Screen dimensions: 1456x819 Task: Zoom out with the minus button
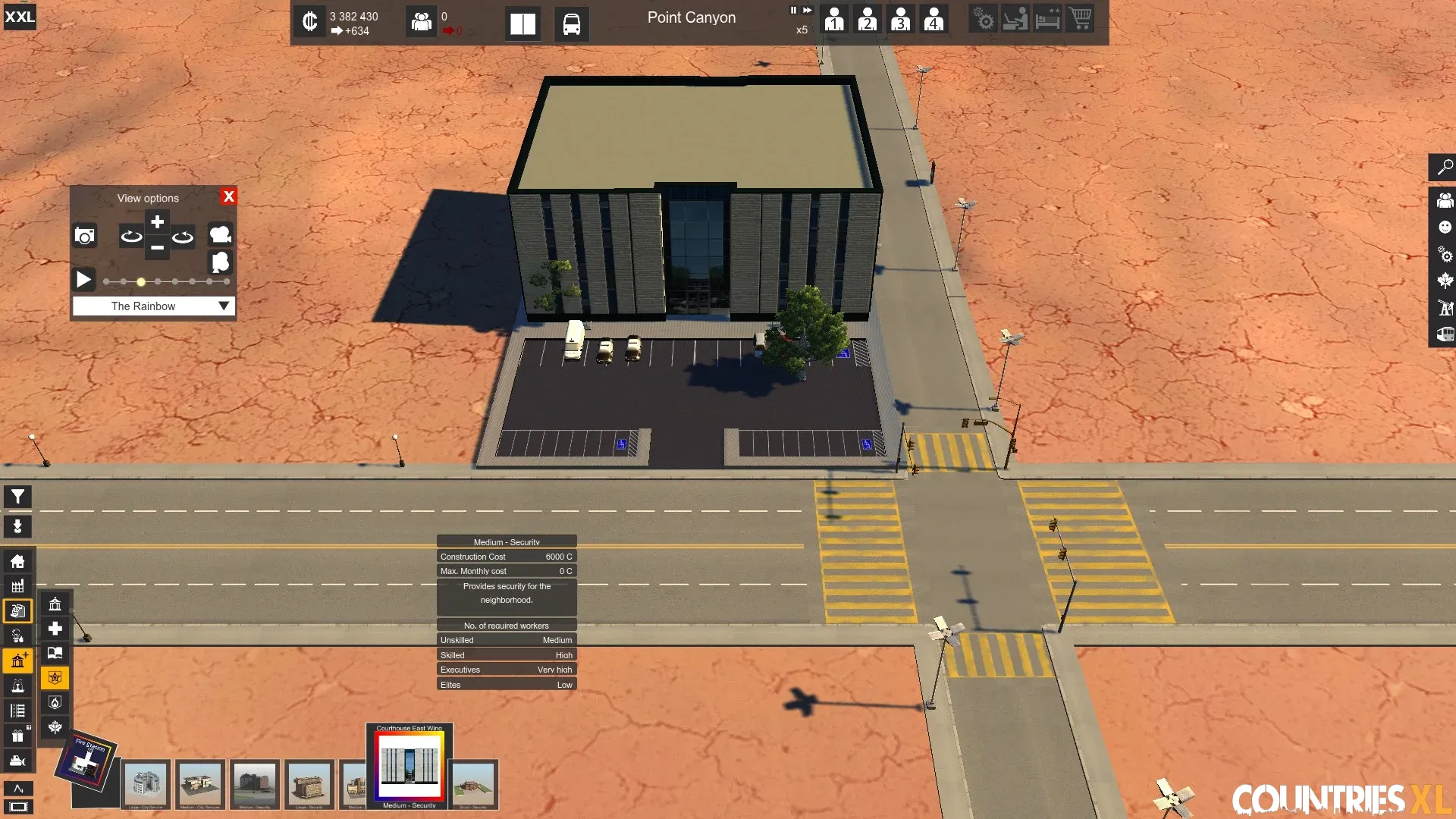(x=157, y=247)
